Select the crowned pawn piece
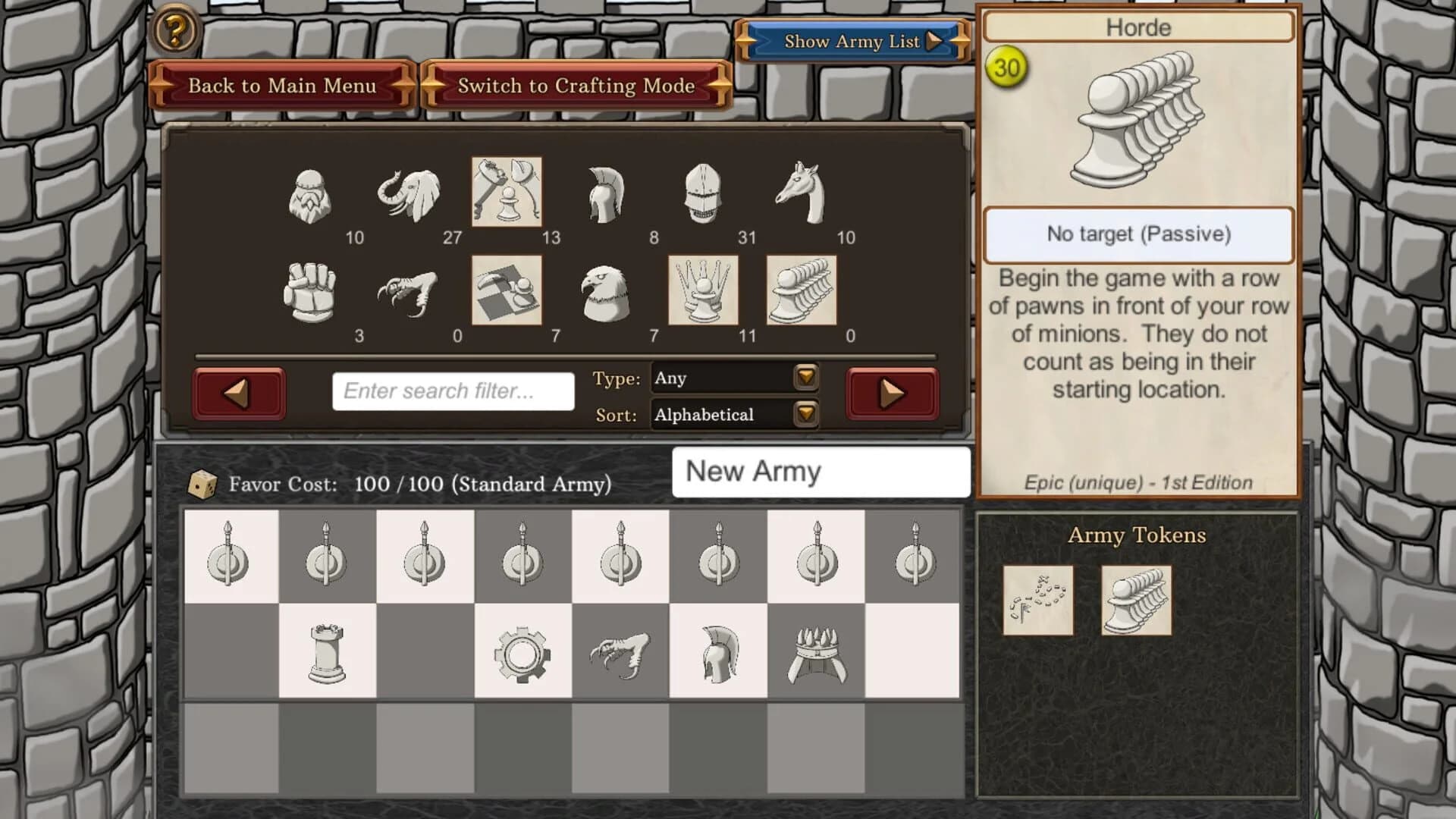 point(701,290)
